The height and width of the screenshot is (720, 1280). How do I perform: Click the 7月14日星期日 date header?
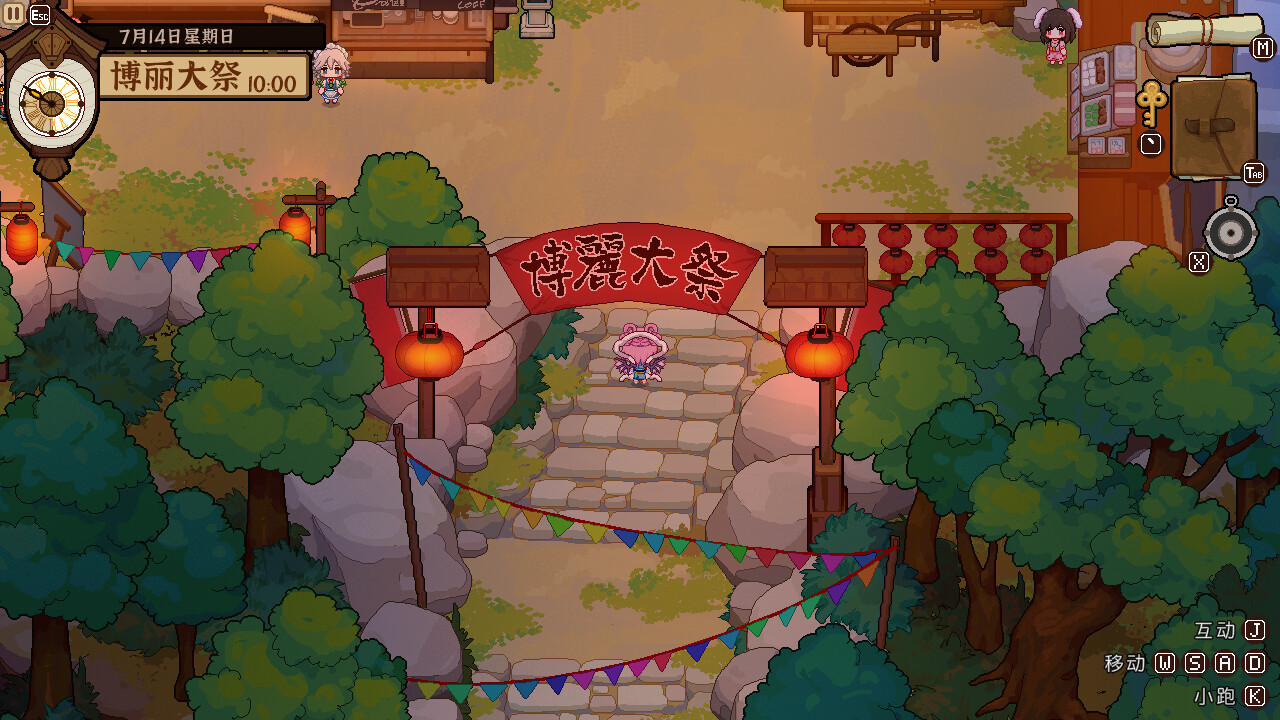tap(175, 33)
